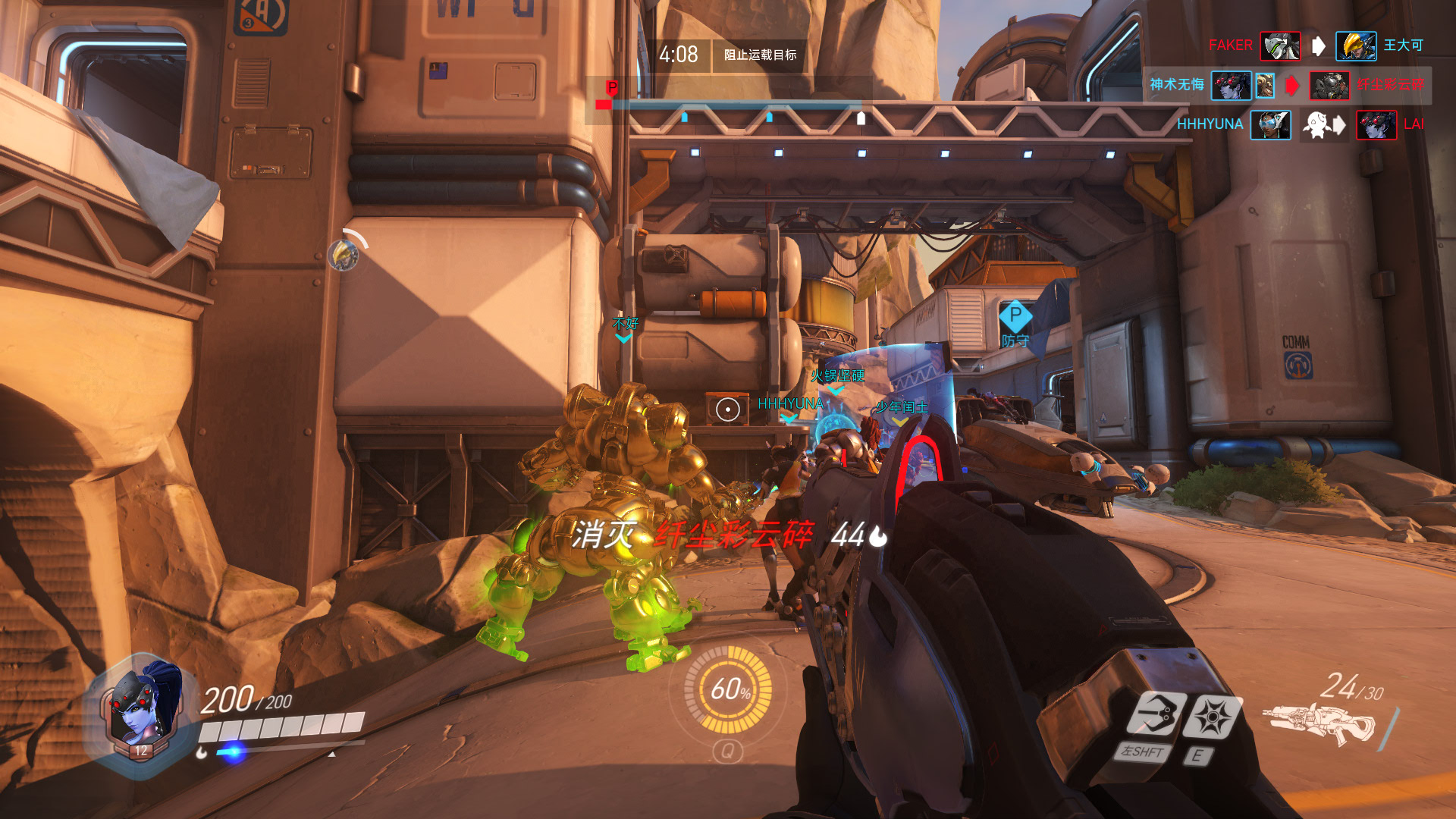
Task: Select the blue diamond defend objective marker
Action: [x=1015, y=315]
